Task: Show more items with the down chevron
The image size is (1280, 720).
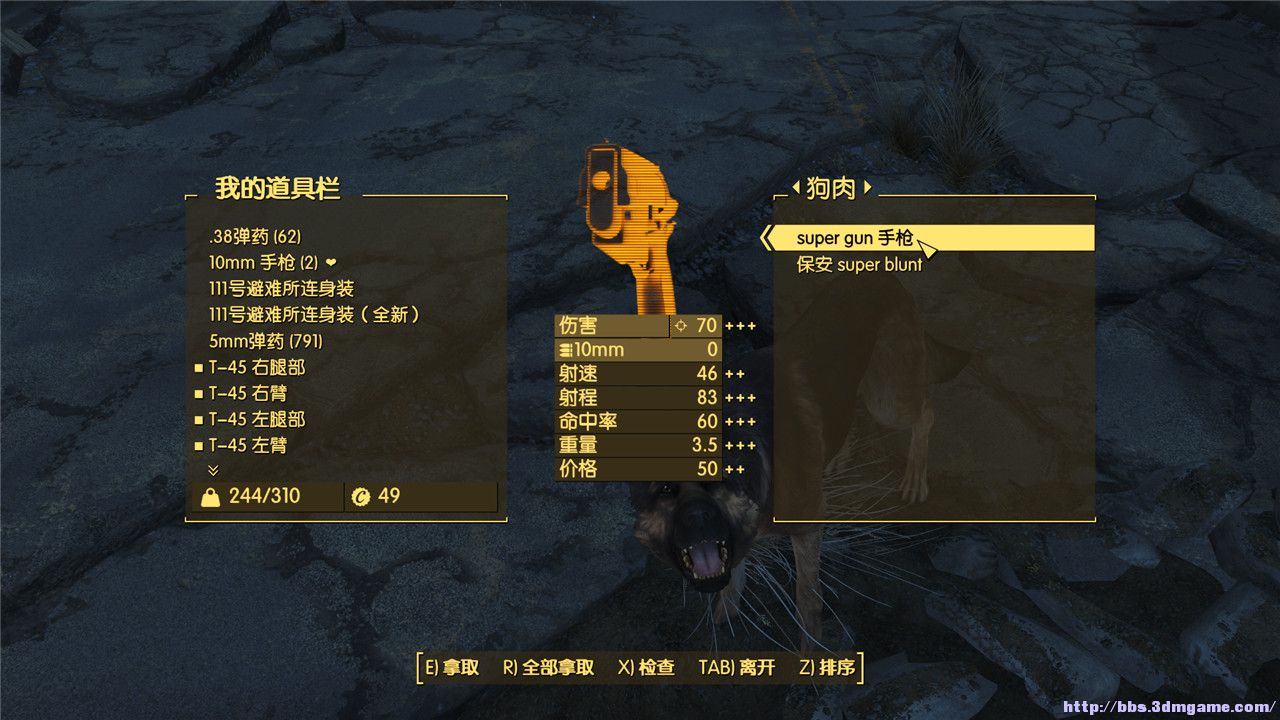Action: (x=213, y=470)
